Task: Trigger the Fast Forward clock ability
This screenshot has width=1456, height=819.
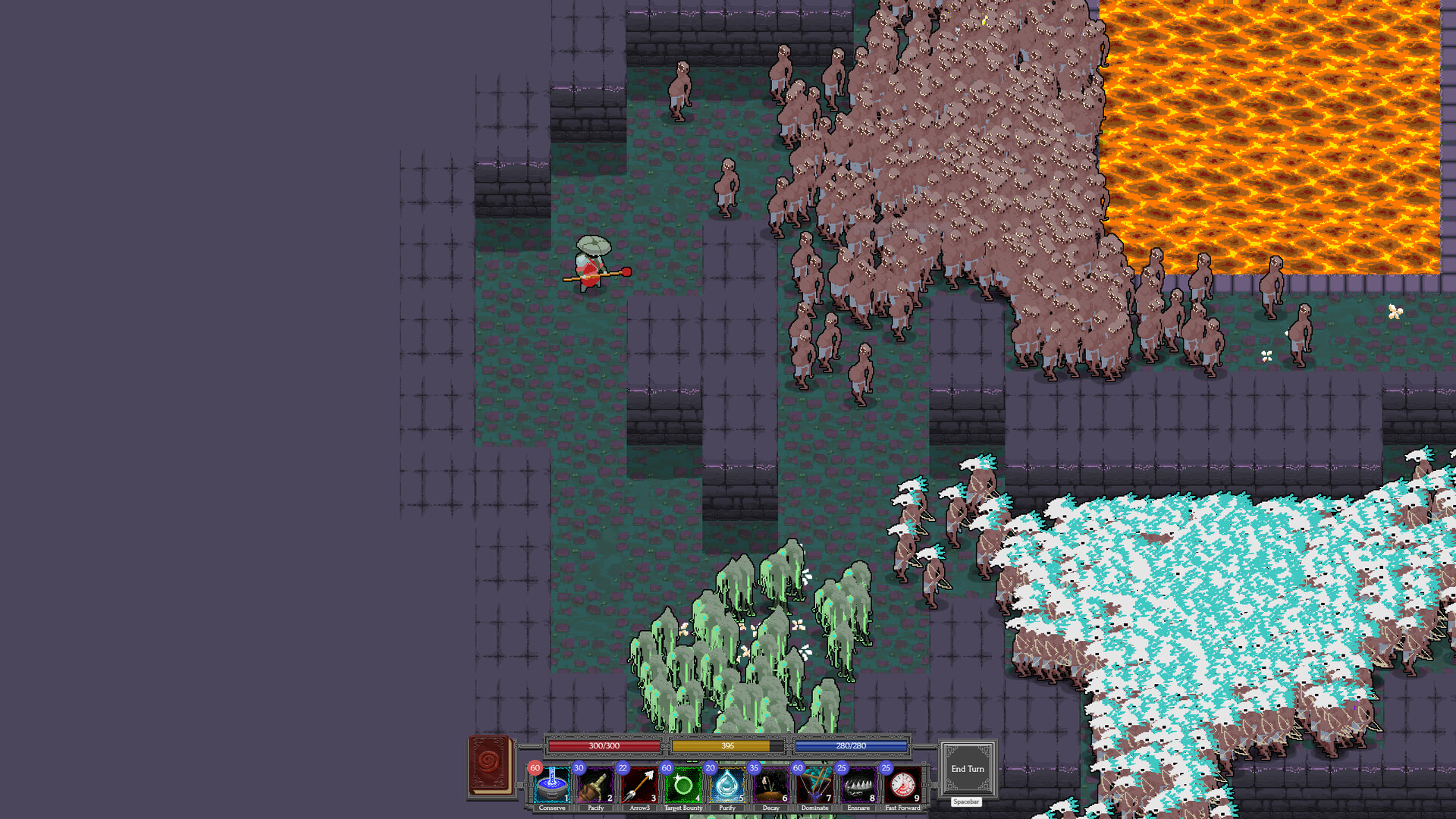Action: point(902,786)
